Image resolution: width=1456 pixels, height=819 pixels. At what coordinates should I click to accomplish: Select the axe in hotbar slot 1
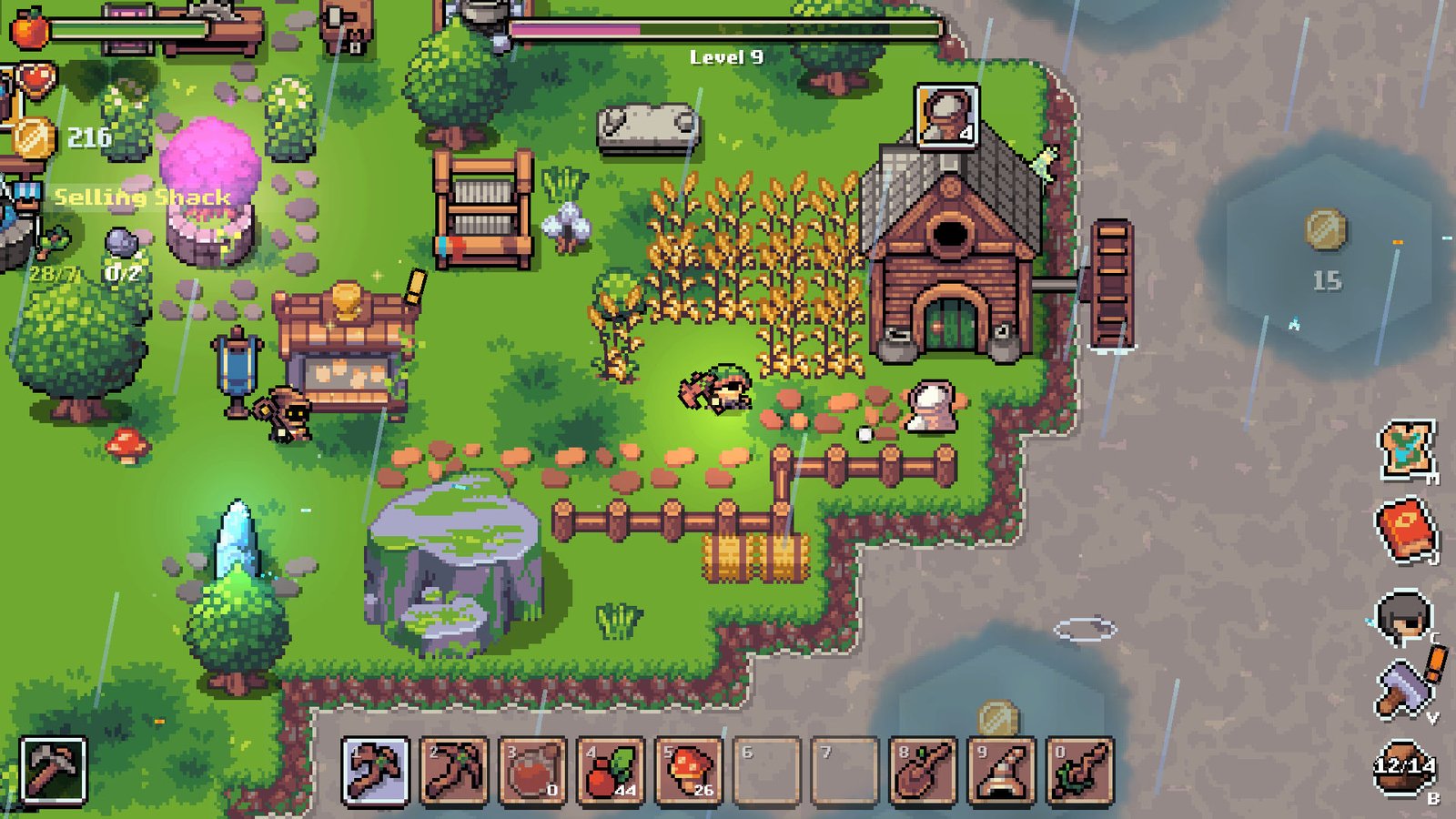(375, 770)
